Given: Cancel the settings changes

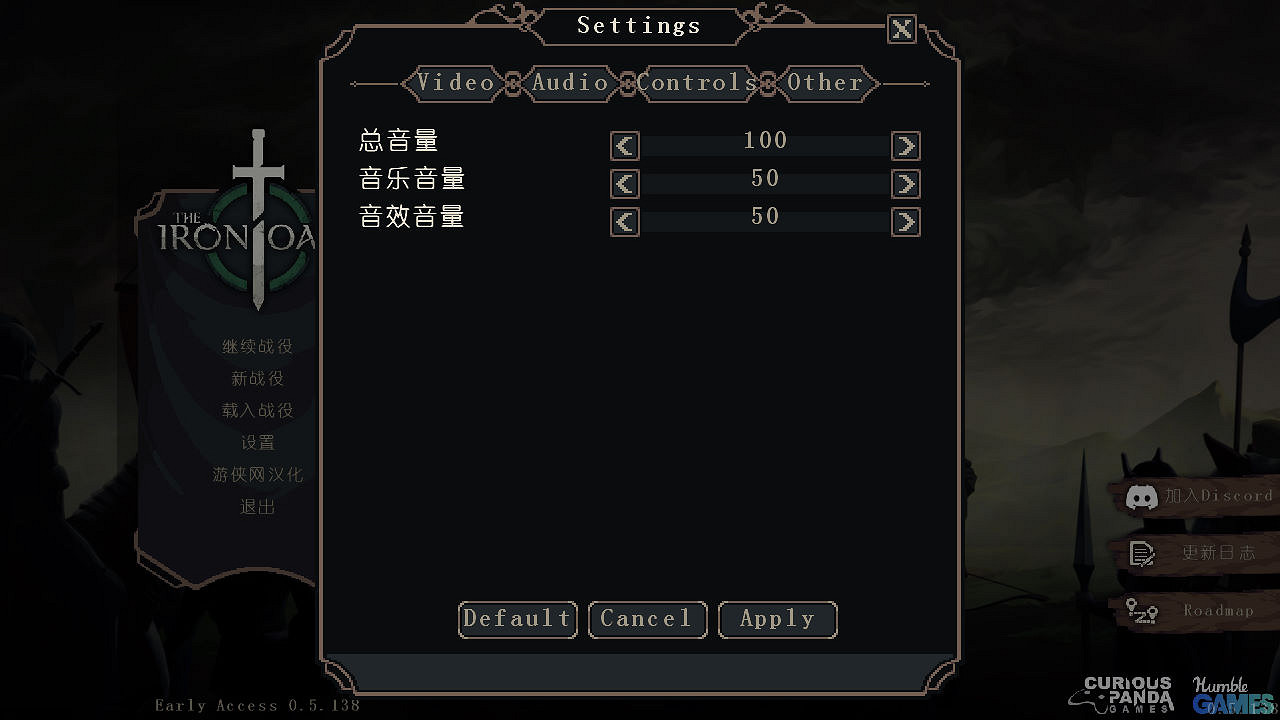Looking at the screenshot, I should coord(647,619).
